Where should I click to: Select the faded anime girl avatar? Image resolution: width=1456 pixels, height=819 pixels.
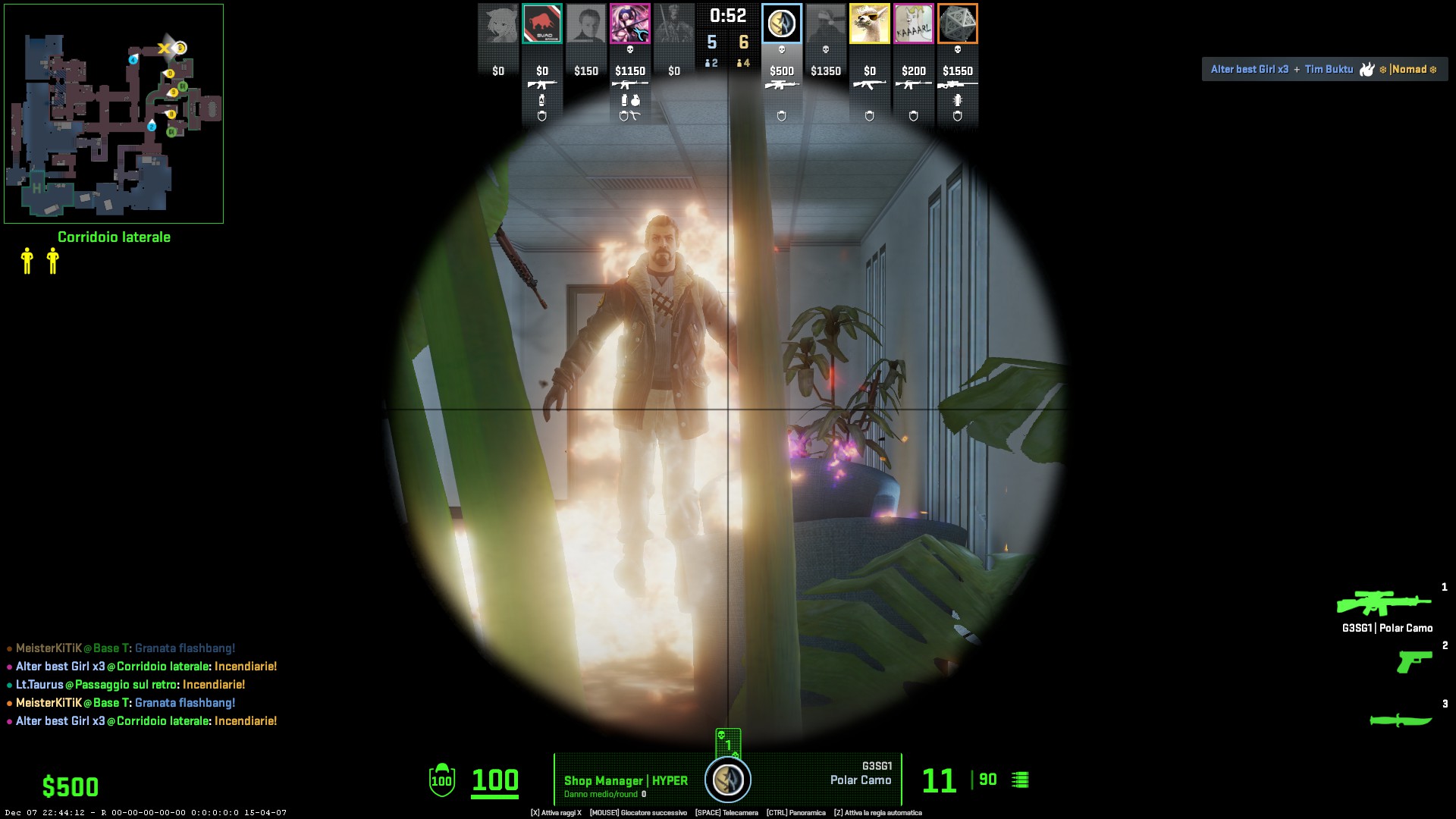click(497, 24)
